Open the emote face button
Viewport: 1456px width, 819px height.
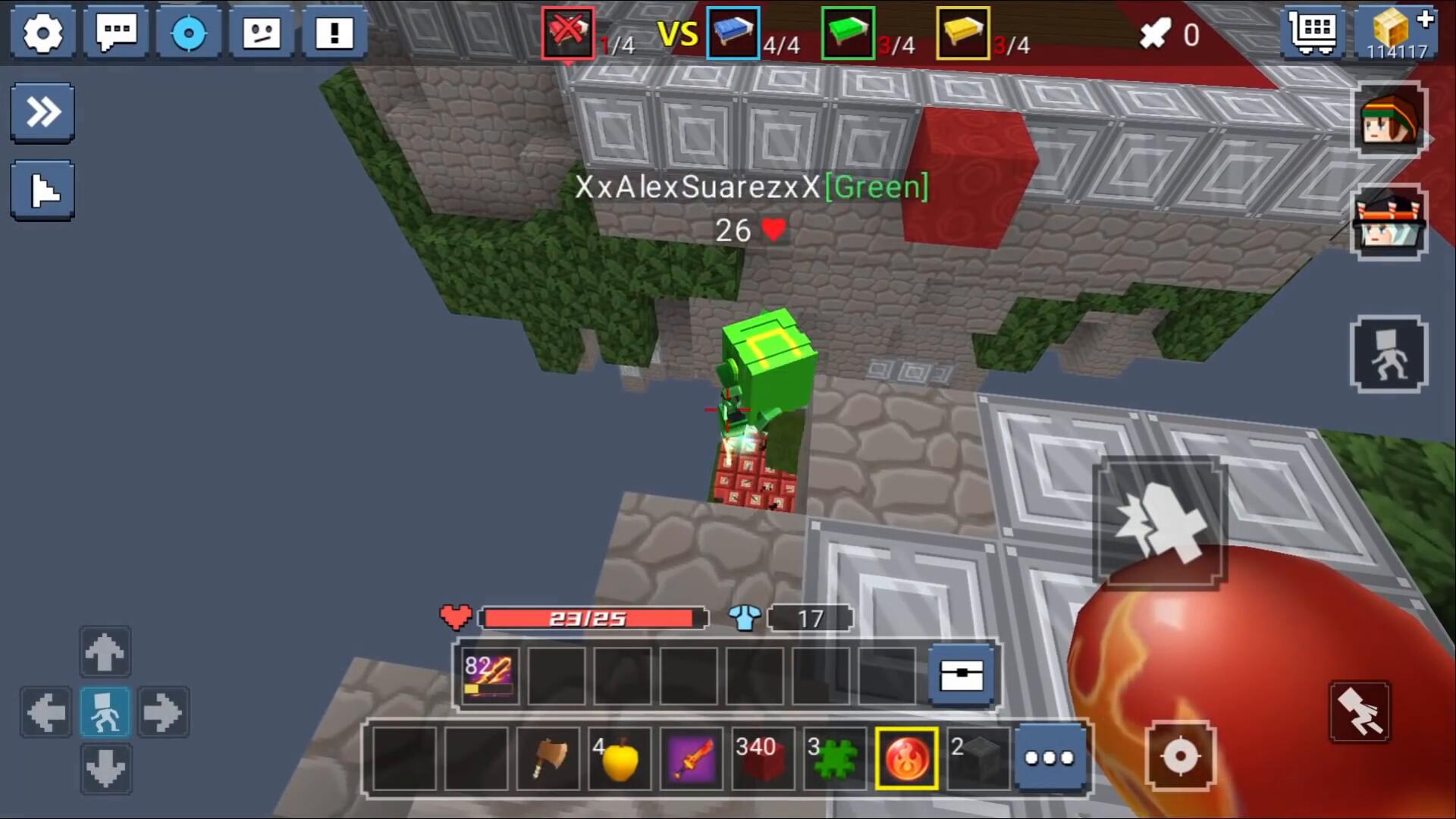[262, 33]
